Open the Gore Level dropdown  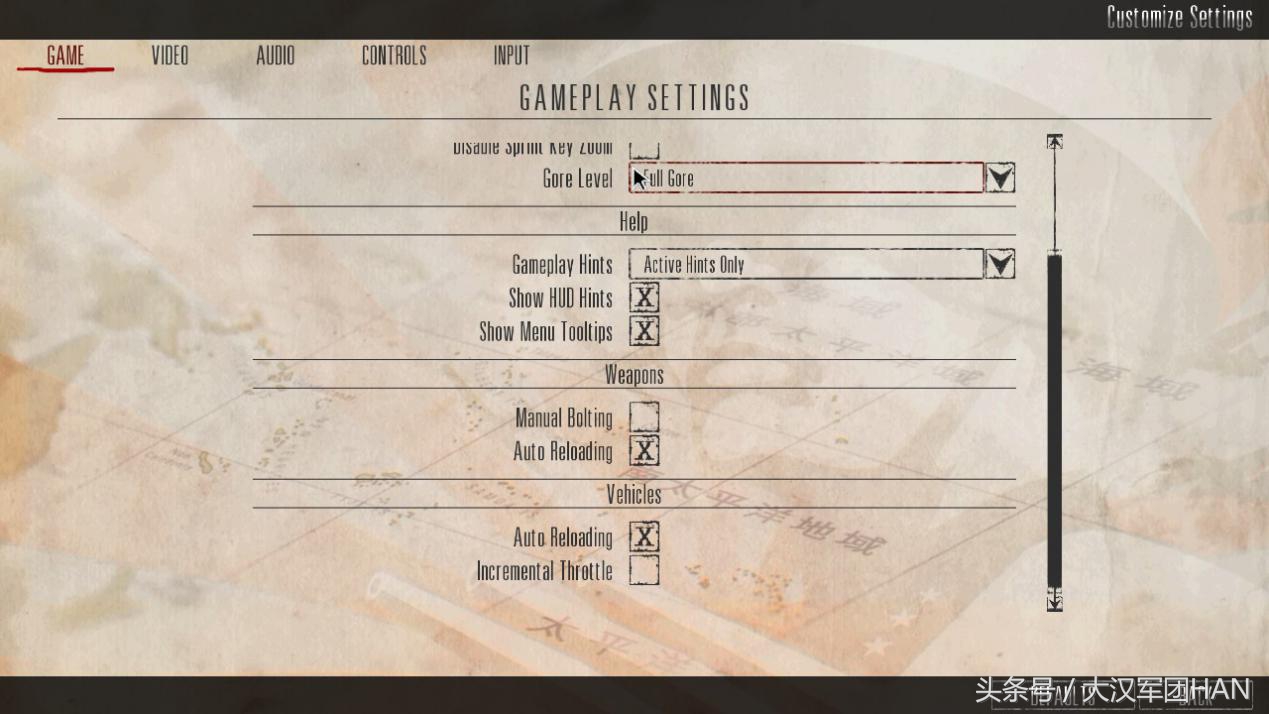1000,178
